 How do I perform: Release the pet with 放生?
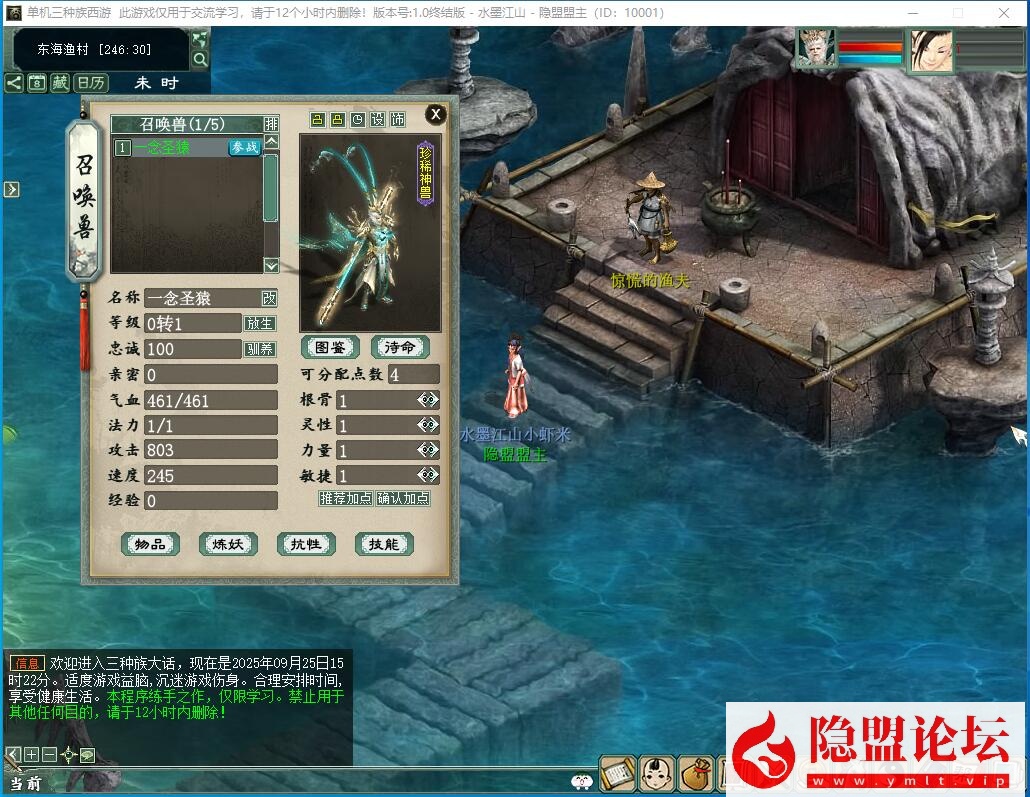click(259, 324)
